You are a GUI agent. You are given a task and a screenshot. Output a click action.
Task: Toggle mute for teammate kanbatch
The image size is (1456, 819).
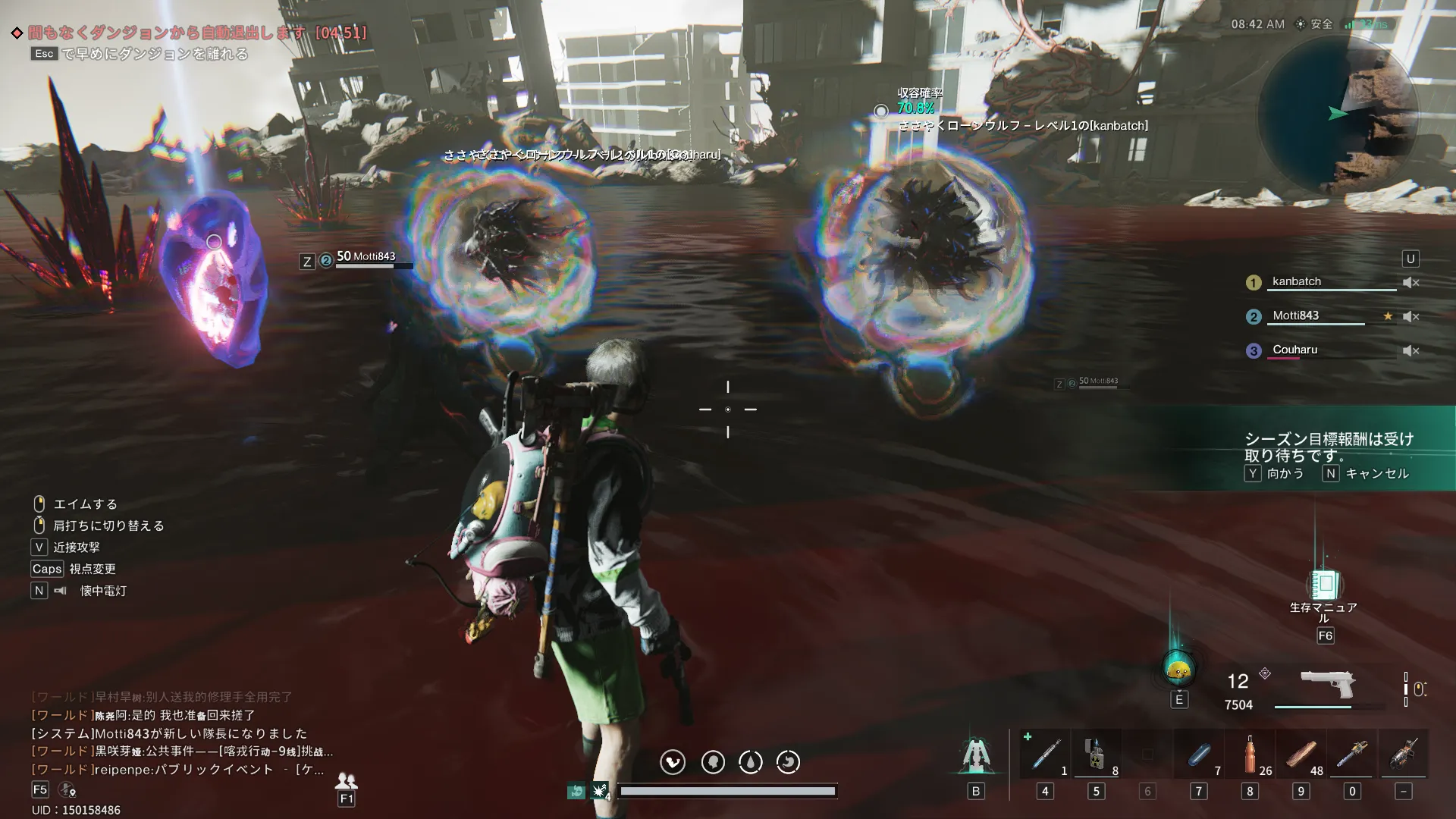[1410, 282]
